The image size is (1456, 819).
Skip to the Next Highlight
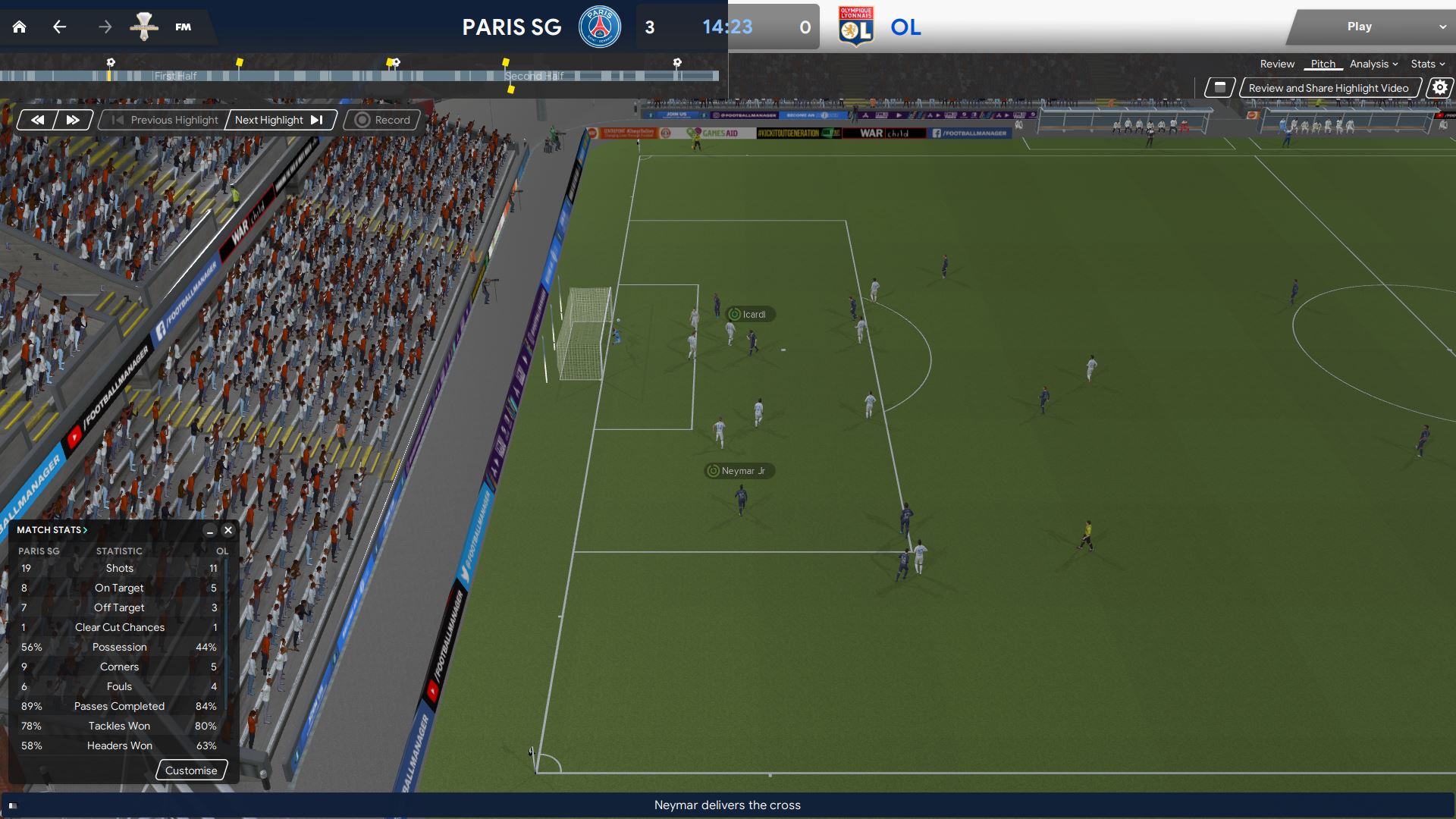[278, 120]
